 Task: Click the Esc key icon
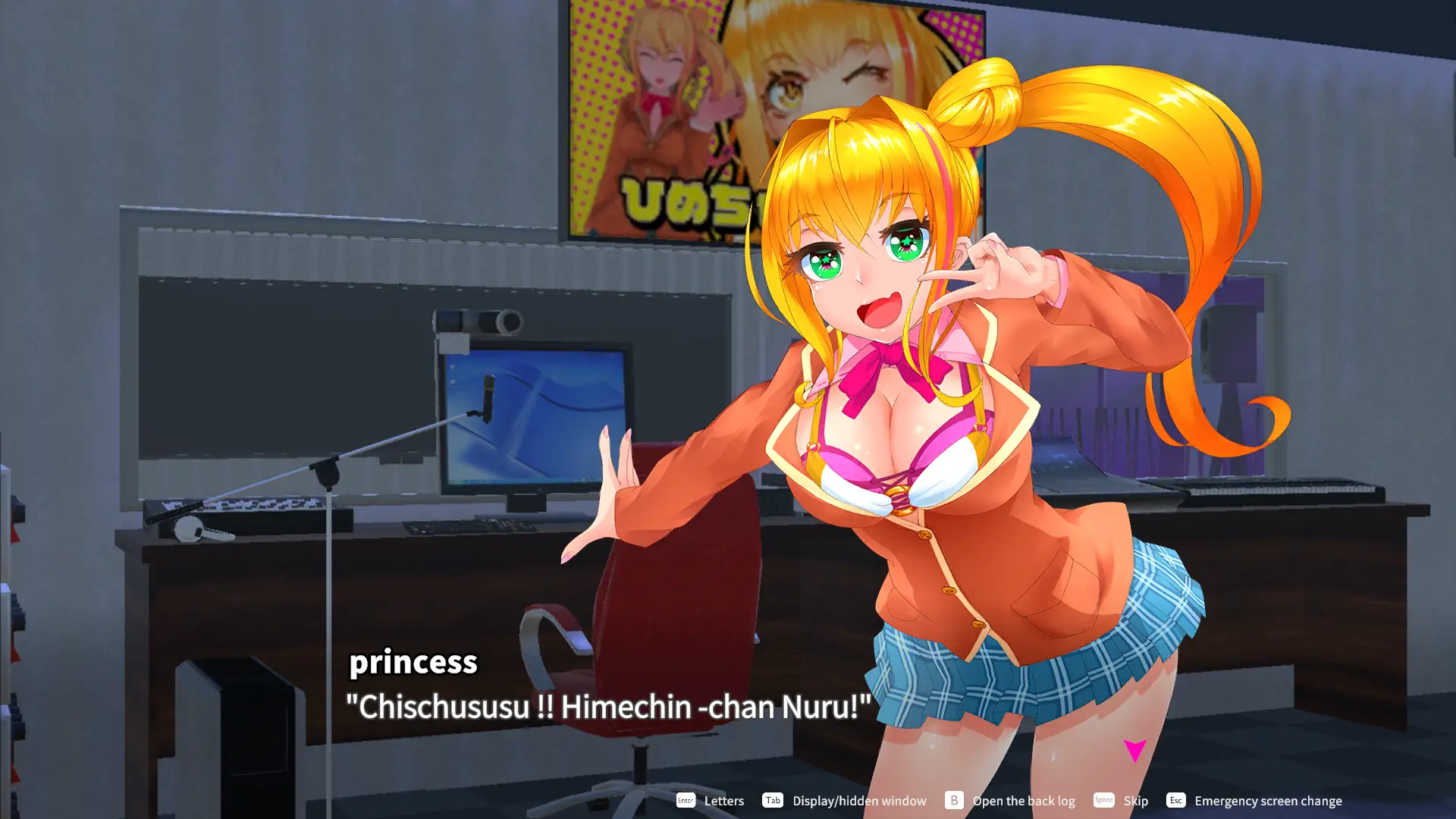pyautogui.click(x=1175, y=800)
